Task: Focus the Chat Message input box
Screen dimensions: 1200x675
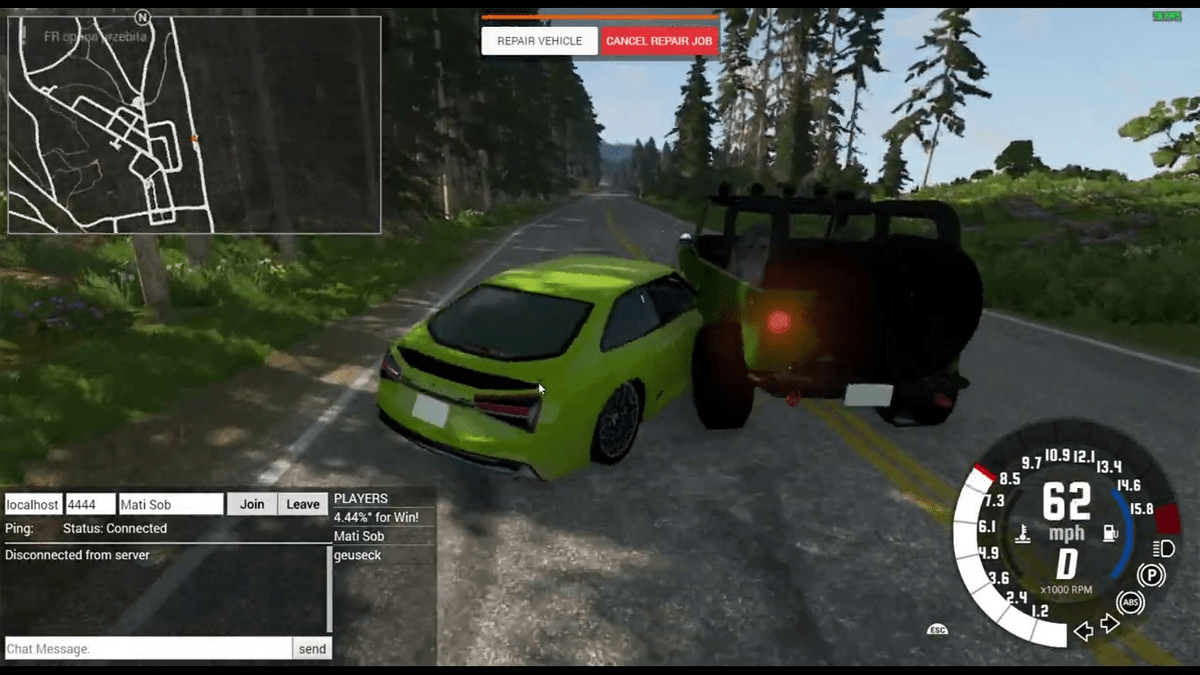Action: pos(148,649)
